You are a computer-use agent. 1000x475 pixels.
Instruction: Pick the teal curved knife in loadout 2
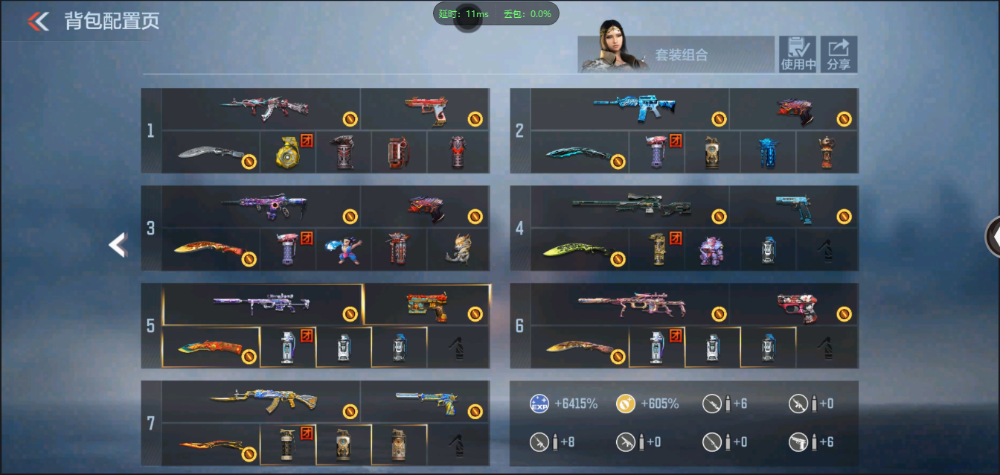click(x=578, y=153)
